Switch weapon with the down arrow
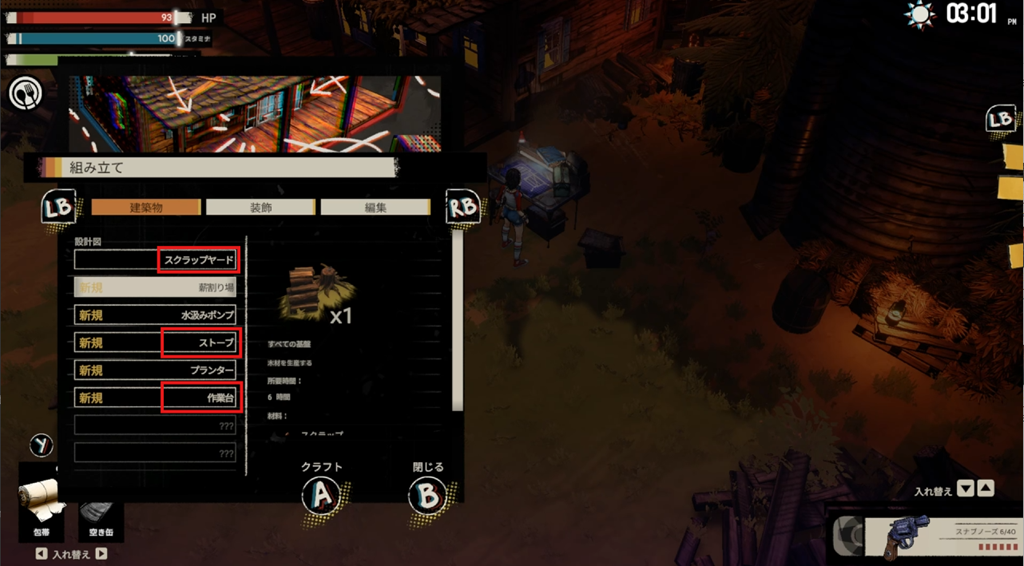Viewport: 1024px width, 566px height. point(965,490)
